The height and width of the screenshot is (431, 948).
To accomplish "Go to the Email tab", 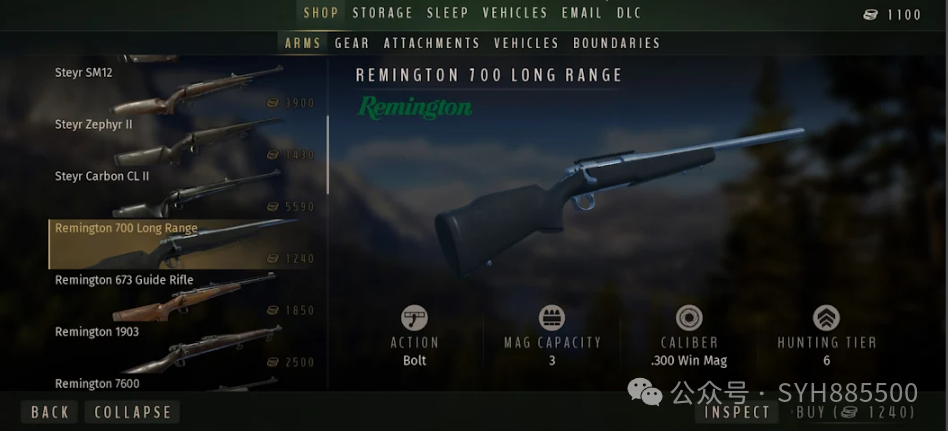I will pos(582,13).
